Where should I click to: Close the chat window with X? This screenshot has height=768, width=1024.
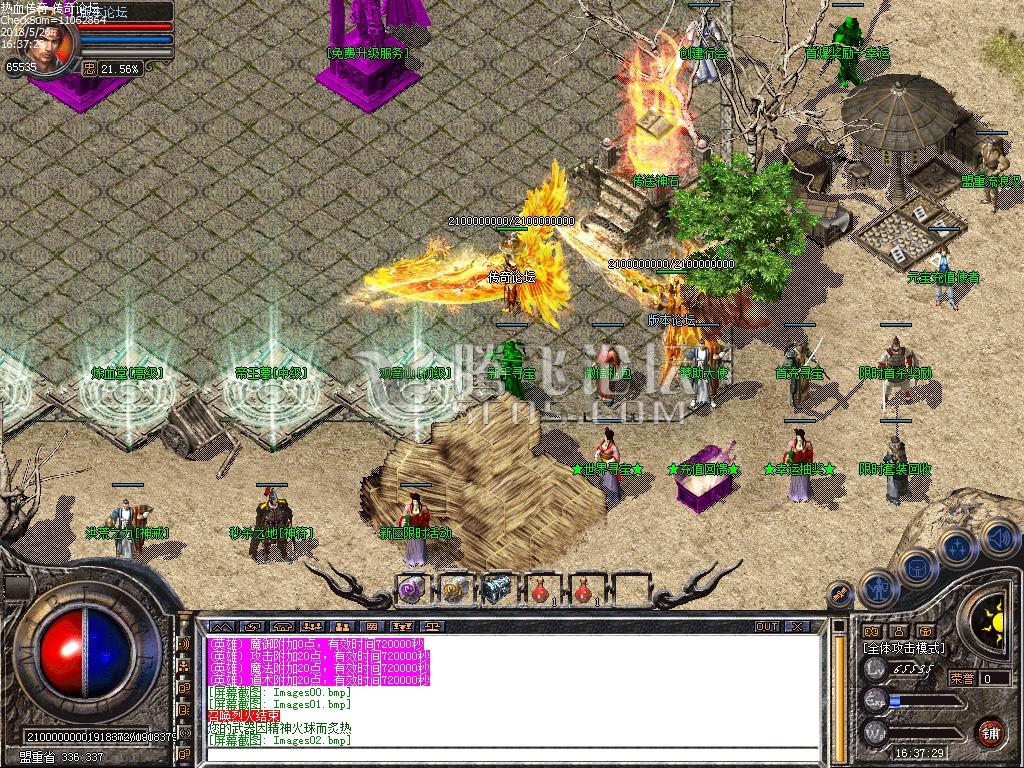point(796,626)
